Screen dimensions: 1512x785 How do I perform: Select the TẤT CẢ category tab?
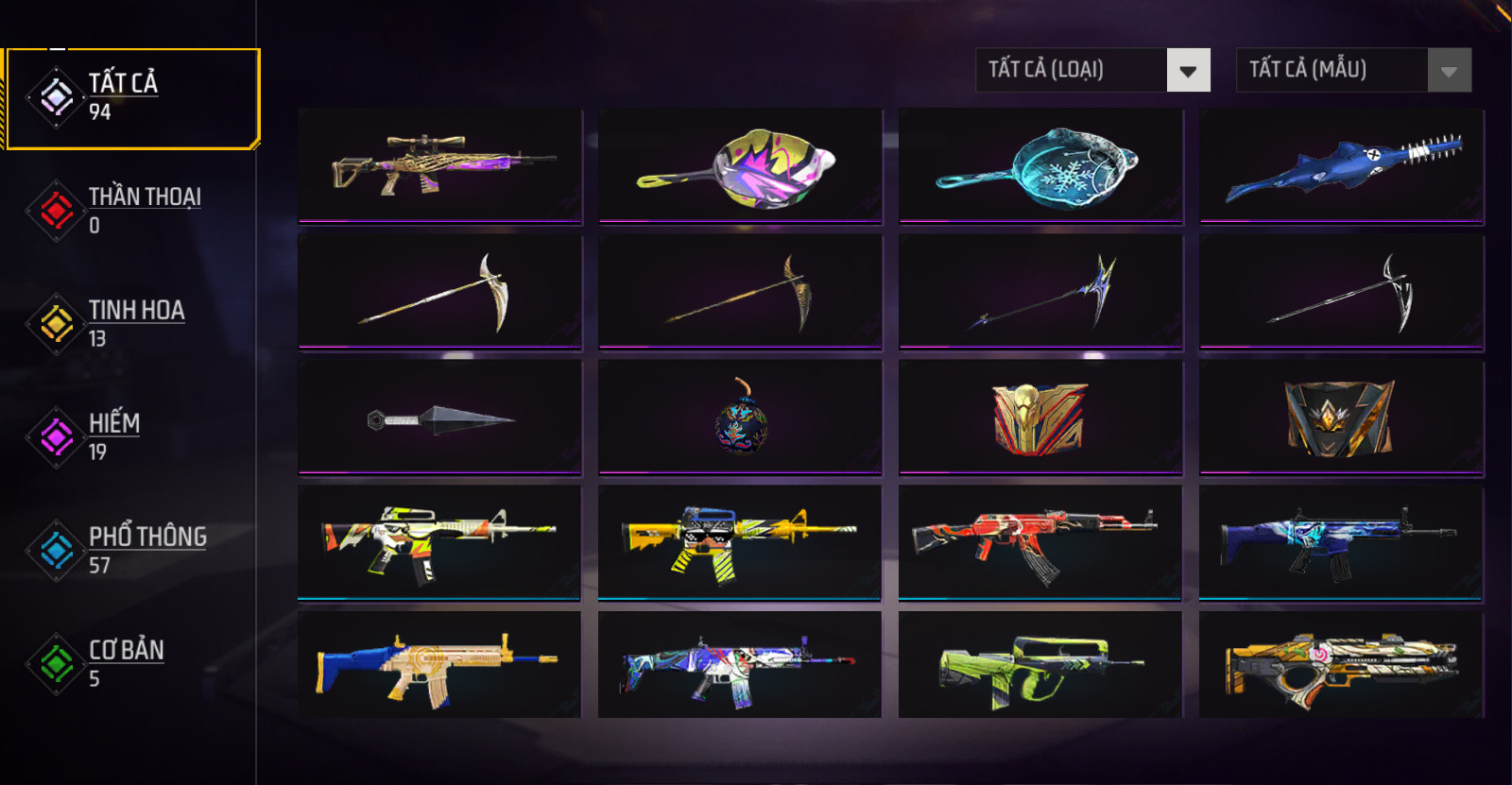tap(132, 98)
